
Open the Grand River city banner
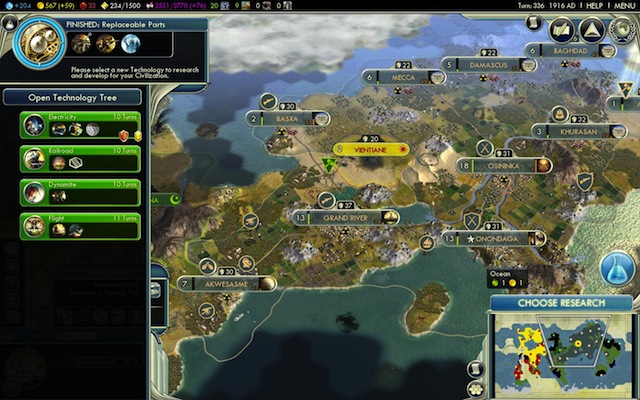(346, 217)
